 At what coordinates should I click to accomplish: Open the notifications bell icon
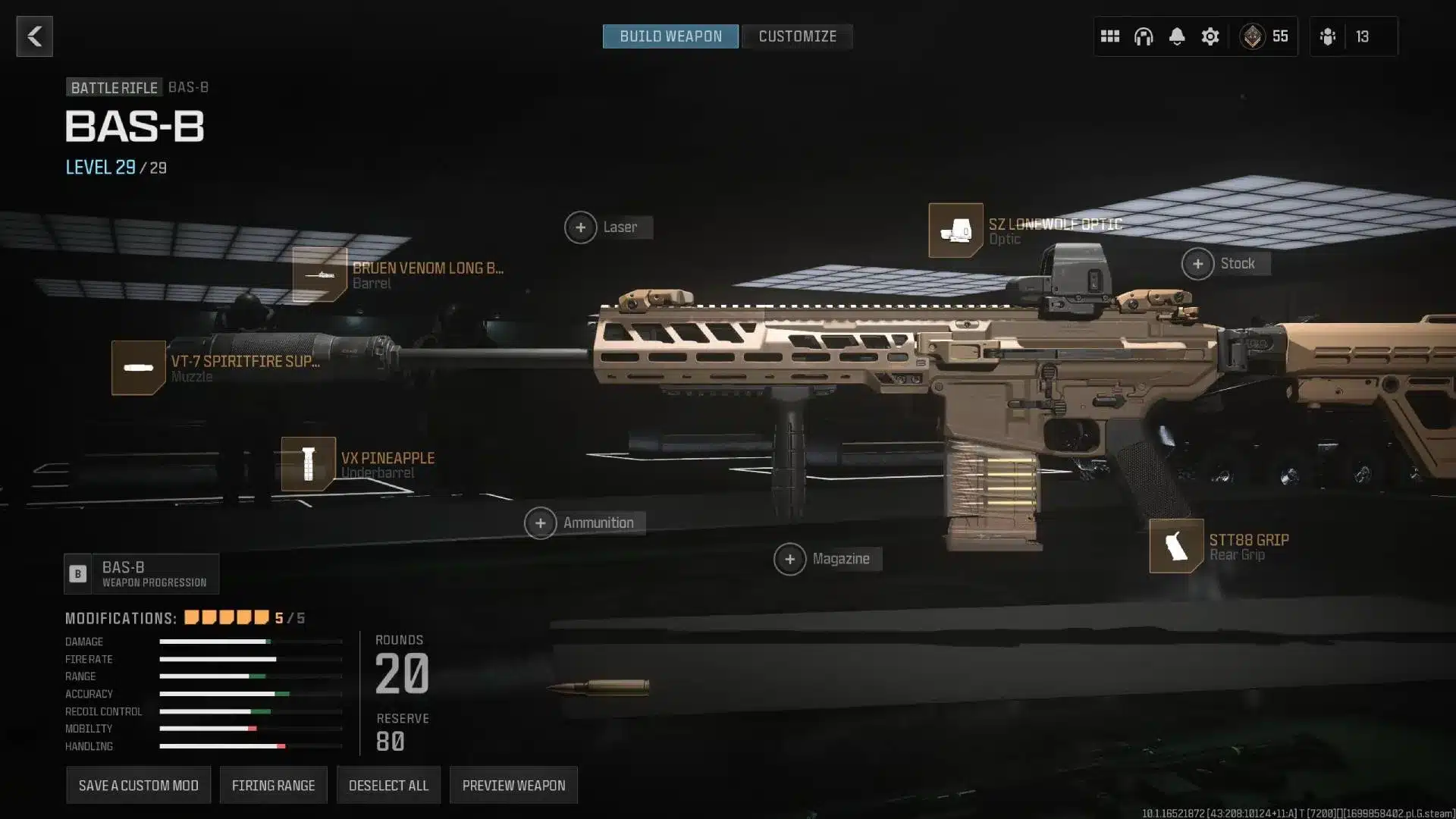pyautogui.click(x=1177, y=36)
